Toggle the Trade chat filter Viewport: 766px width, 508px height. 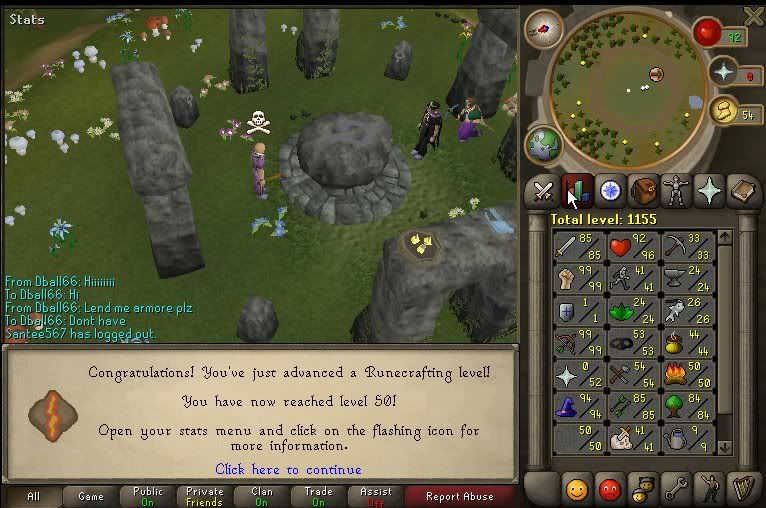point(319,496)
